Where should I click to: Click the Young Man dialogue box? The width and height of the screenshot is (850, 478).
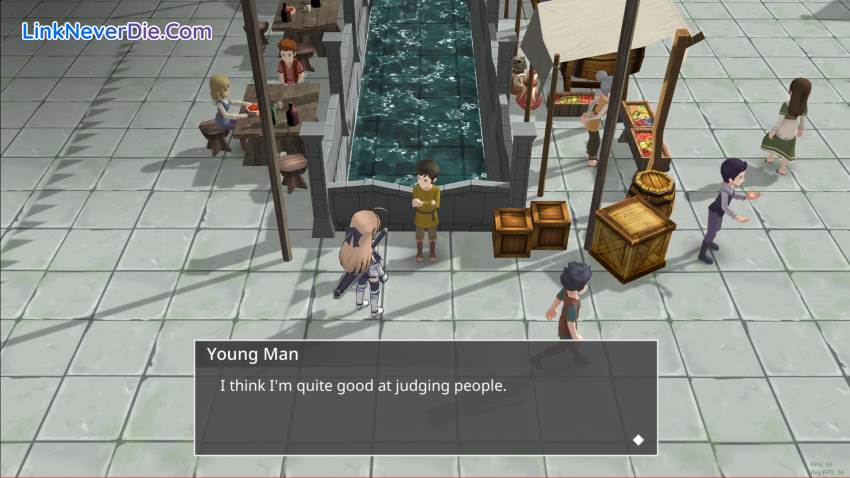pos(425,398)
